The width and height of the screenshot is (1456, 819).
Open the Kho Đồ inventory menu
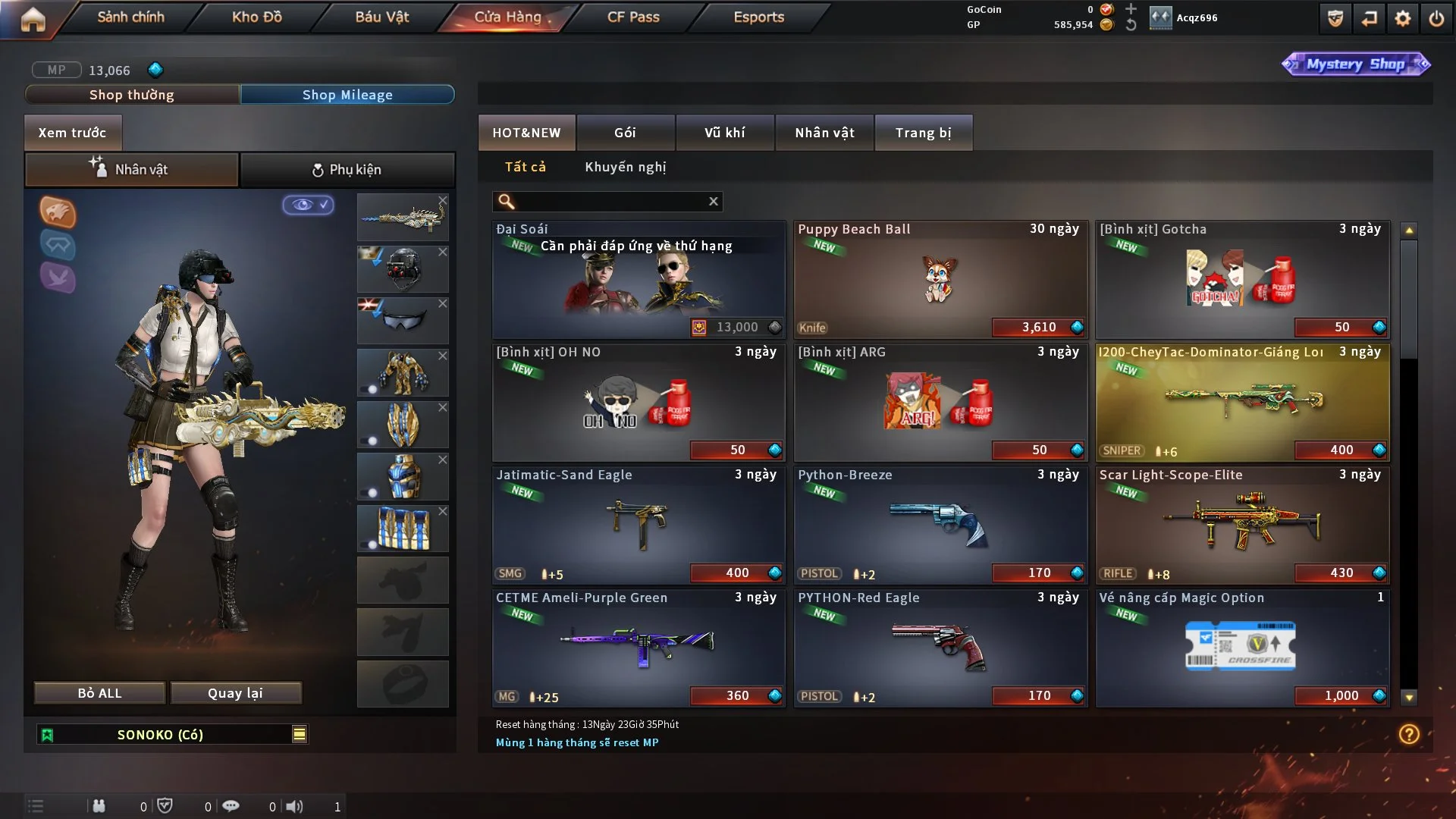[x=256, y=17]
